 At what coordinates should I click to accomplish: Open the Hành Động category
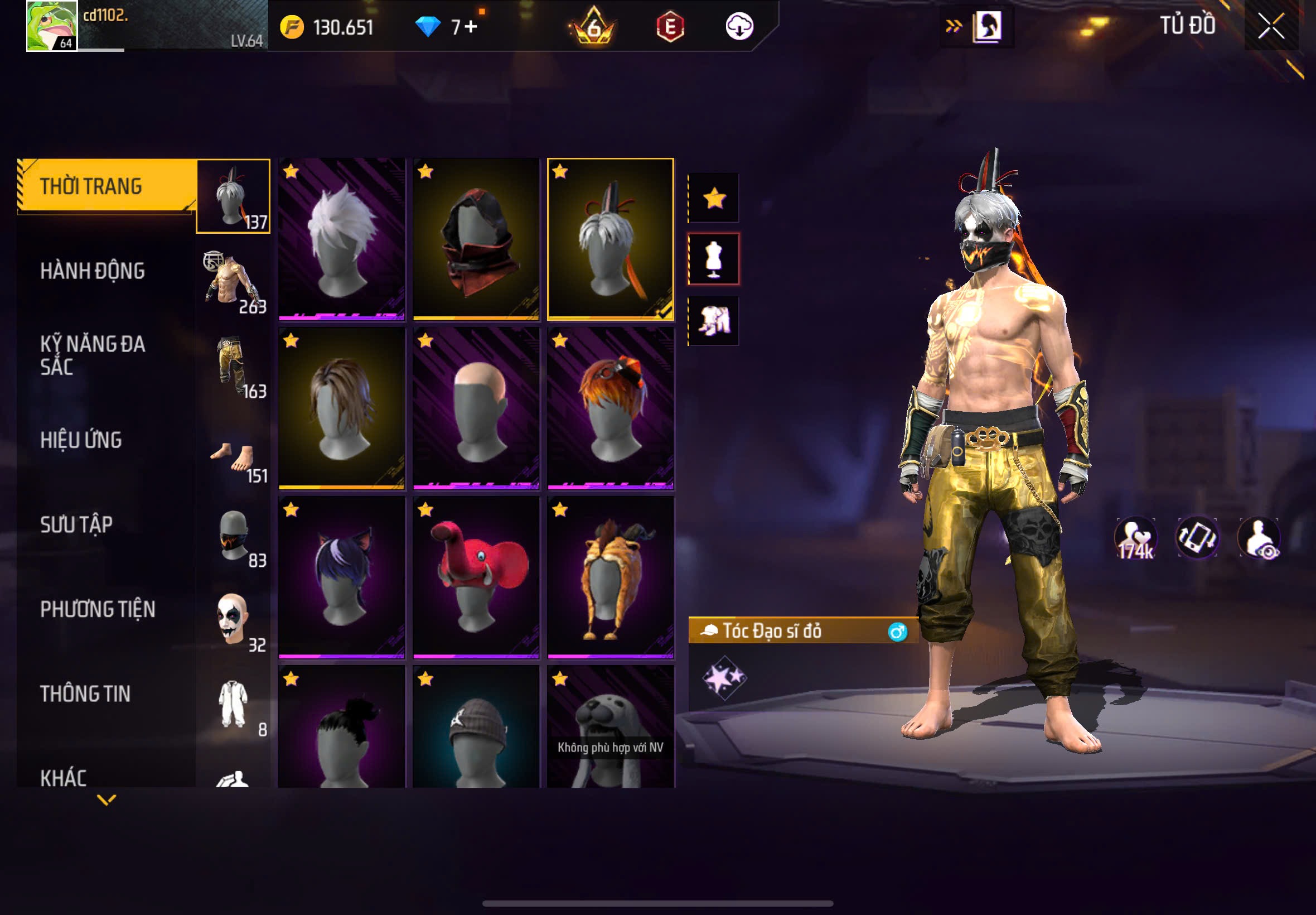[x=92, y=271]
